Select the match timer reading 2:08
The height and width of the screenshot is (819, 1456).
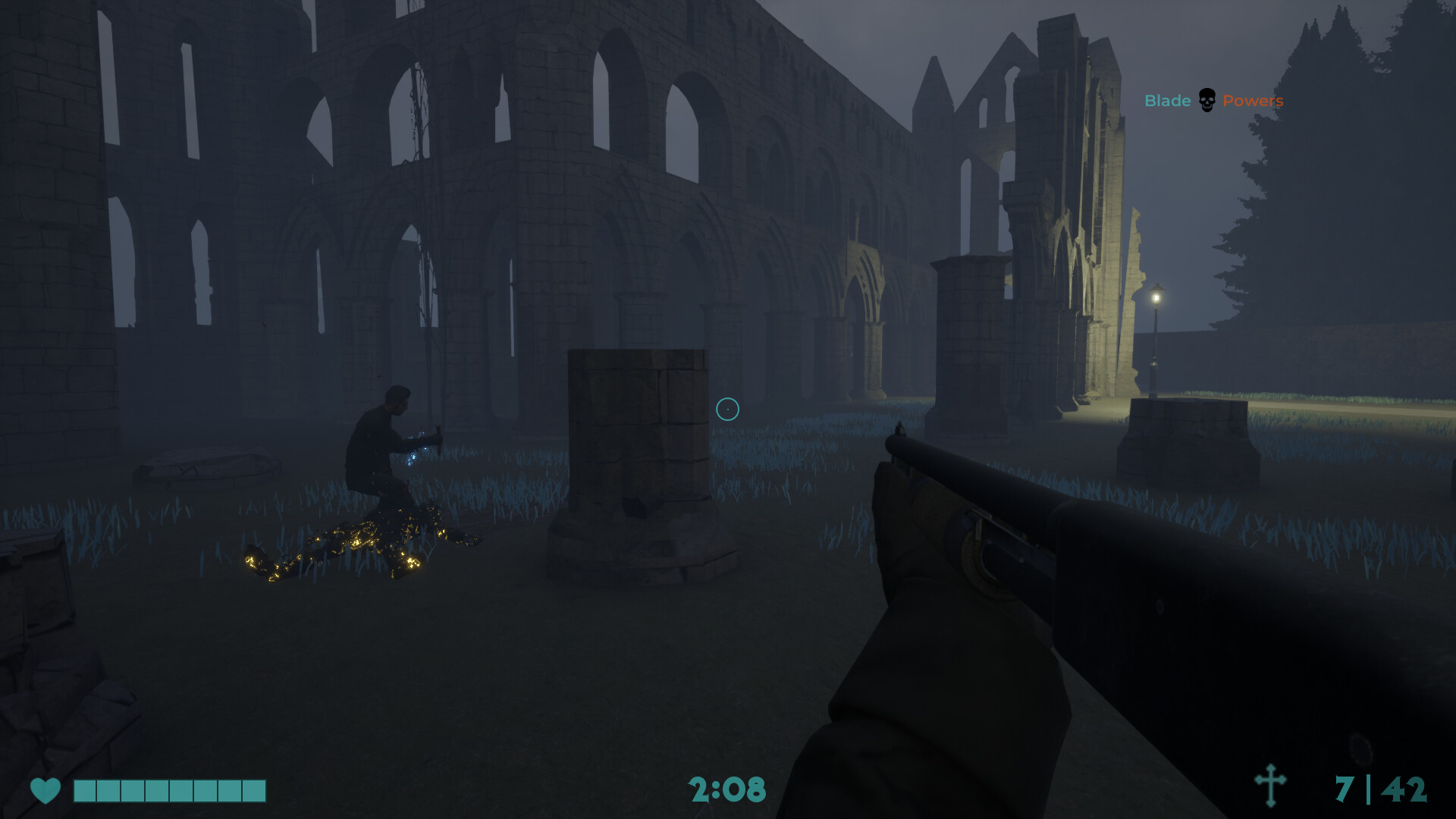pos(727,790)
